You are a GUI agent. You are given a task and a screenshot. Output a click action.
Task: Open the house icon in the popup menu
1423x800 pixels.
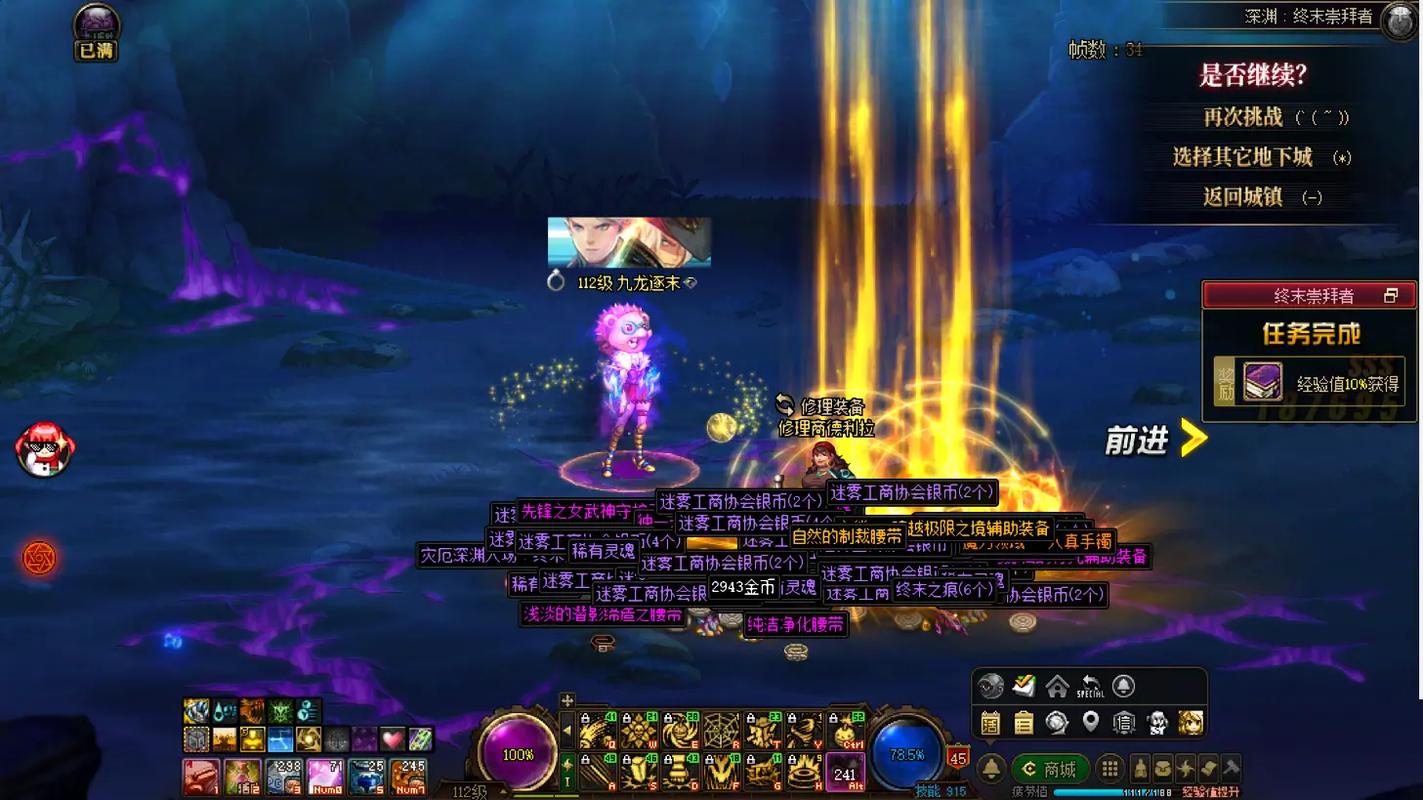tap(1057, 687)
